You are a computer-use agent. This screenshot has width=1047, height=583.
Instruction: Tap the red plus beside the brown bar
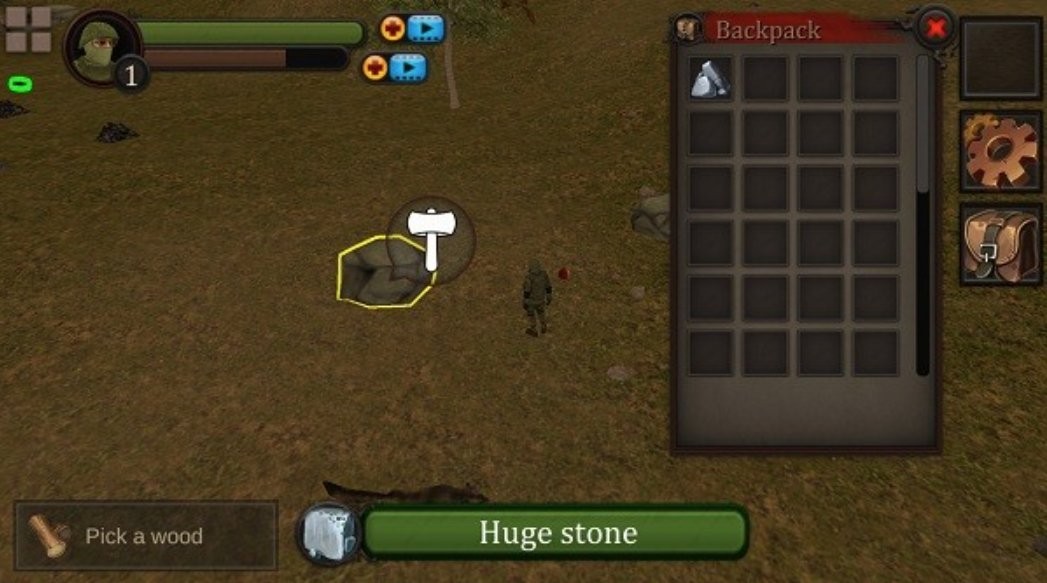(x=376, y=68)
